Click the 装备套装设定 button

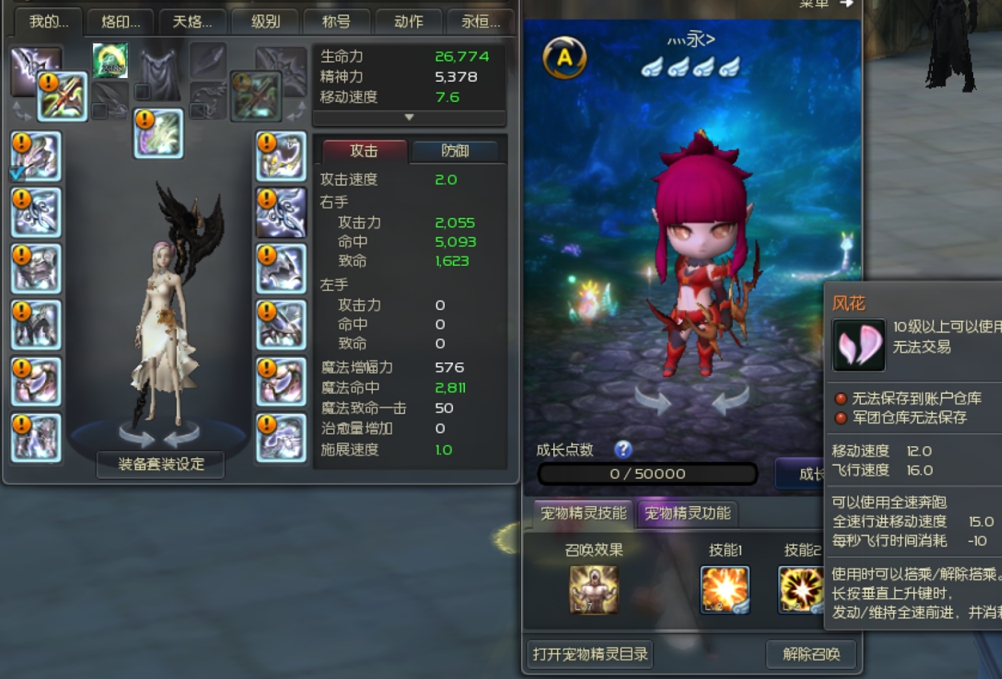(160, 464)
